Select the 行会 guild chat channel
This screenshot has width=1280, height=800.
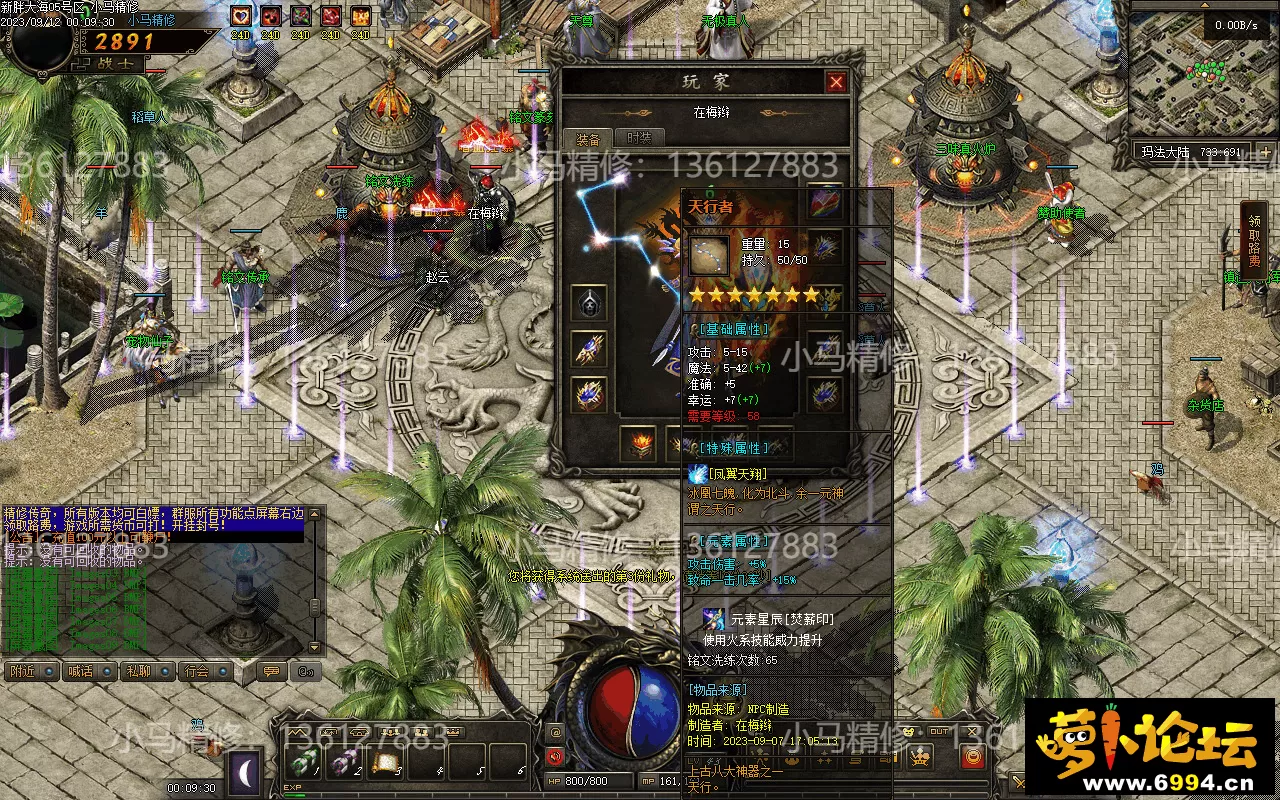[x=197, y=671]
